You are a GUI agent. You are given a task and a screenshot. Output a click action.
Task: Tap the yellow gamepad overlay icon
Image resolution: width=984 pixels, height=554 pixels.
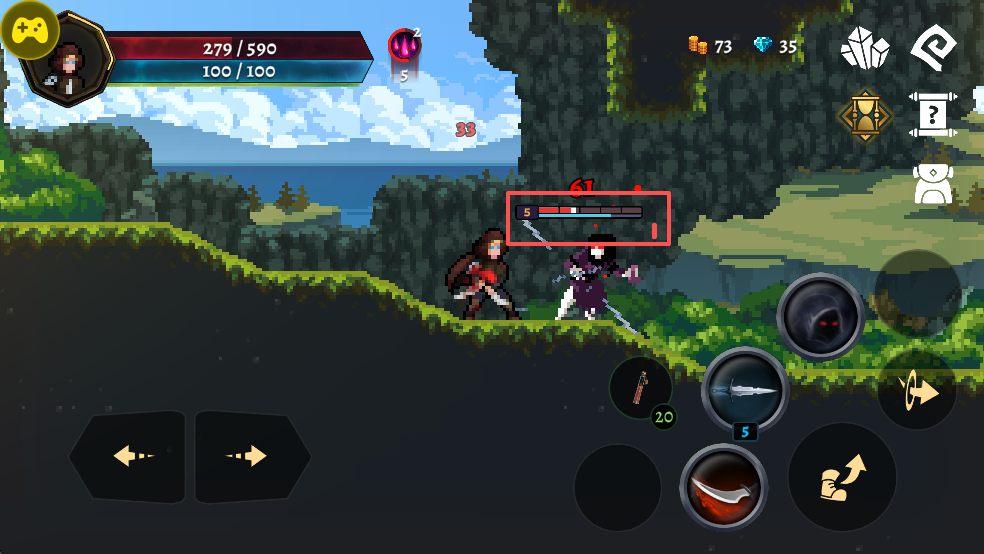coord(30,30)
